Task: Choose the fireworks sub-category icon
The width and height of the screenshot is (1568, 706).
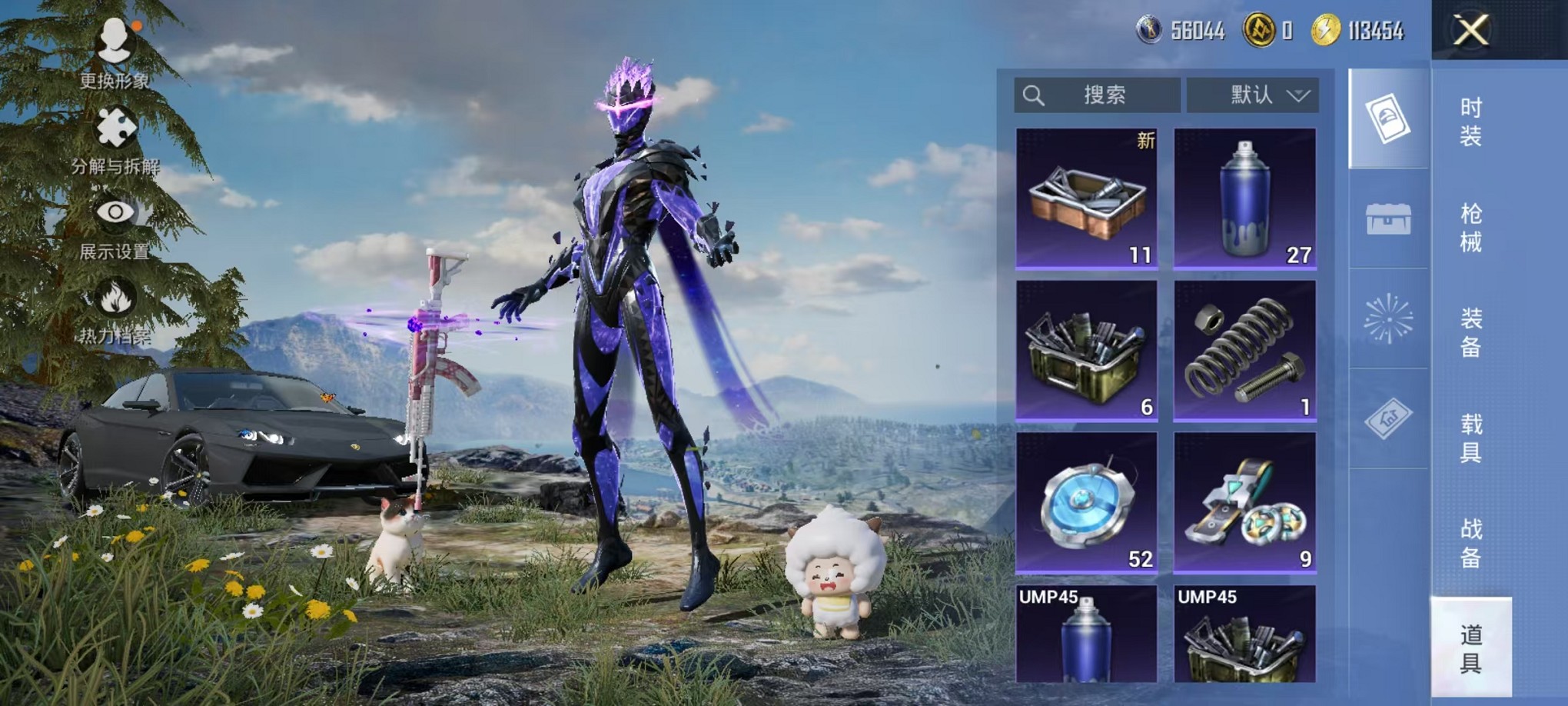Action: [x=1388, y=318]
